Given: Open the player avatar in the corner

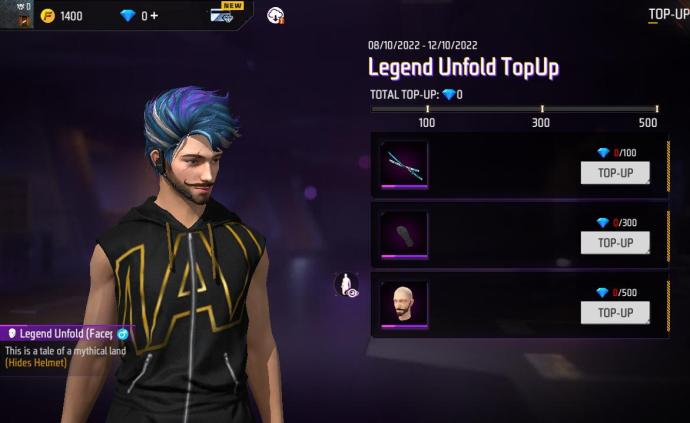Looking at the screenshot, I should click(x=17, y=14).
